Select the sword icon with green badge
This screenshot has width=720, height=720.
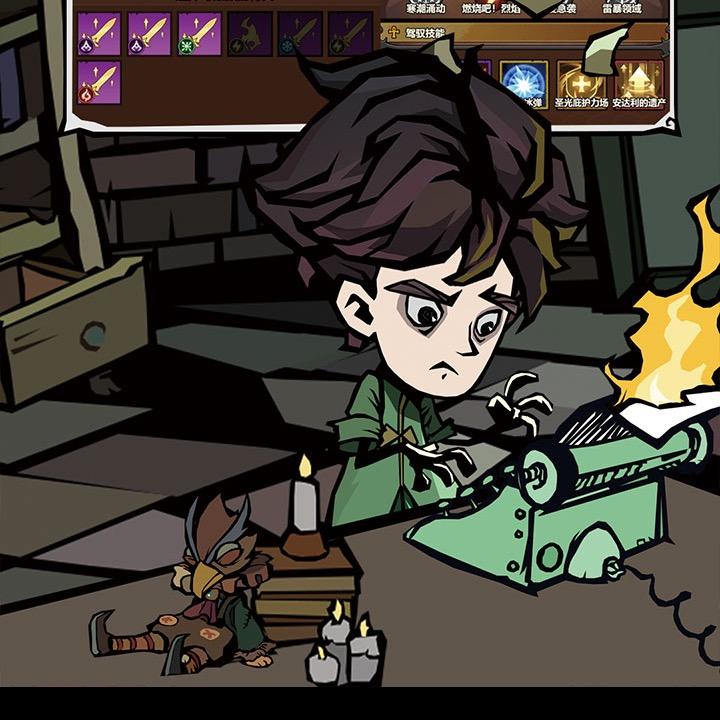point(199,33)
